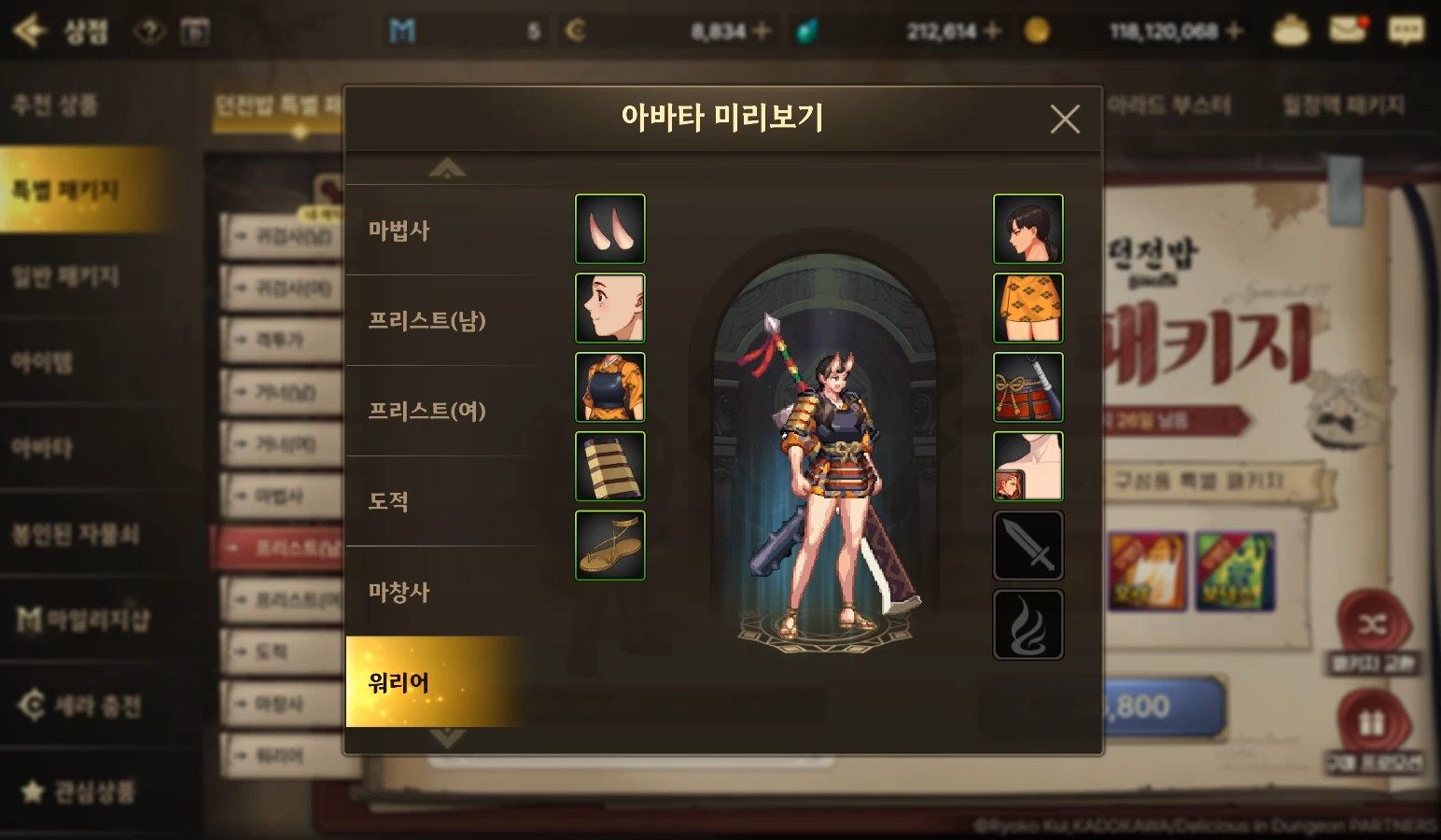1441x840 pixels.
Task: Pick the orange patterned shorts slot
Action: 1028,308
